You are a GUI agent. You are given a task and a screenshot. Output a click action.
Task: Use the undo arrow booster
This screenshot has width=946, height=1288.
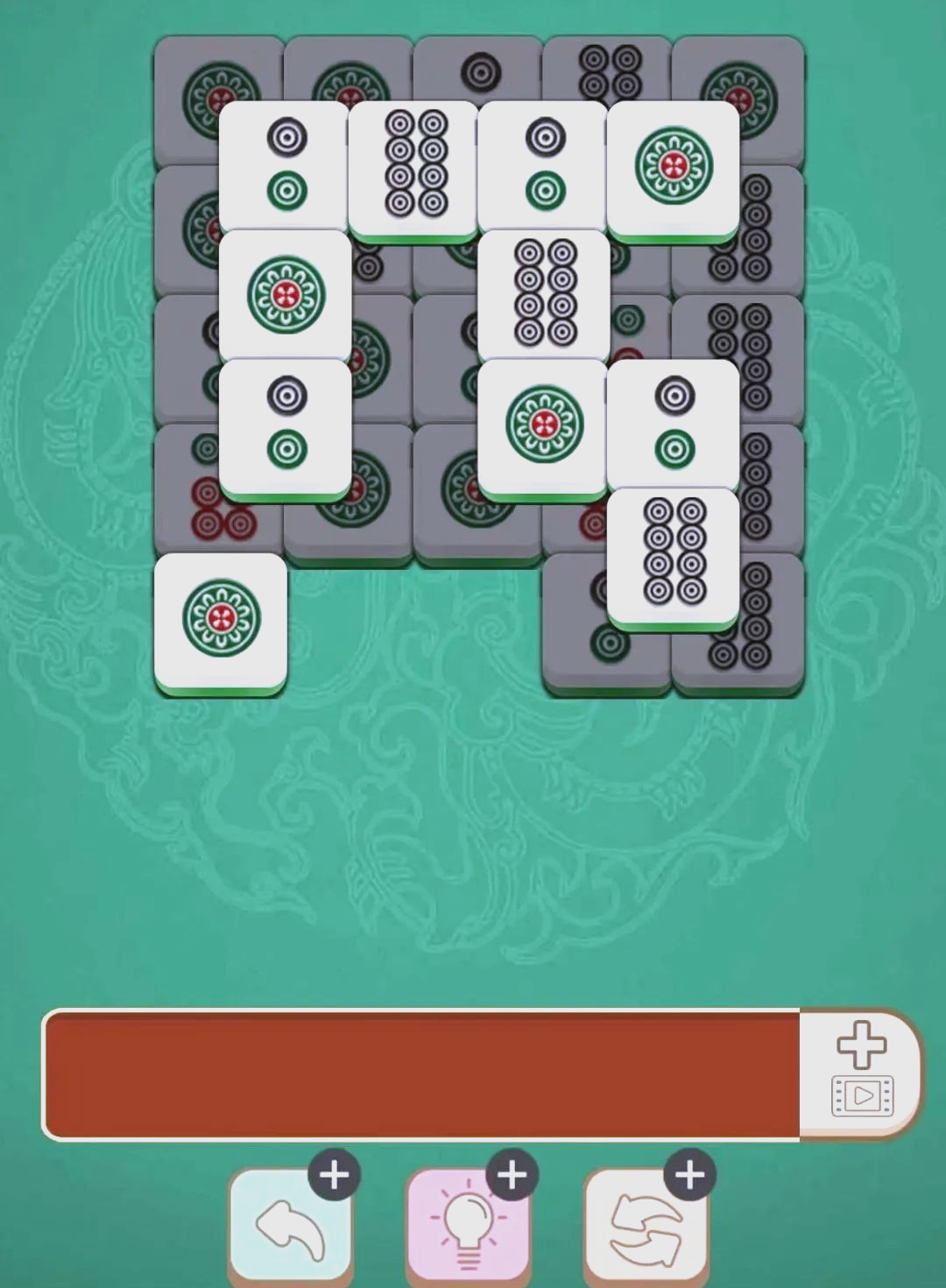click(x=290, y=1225)
